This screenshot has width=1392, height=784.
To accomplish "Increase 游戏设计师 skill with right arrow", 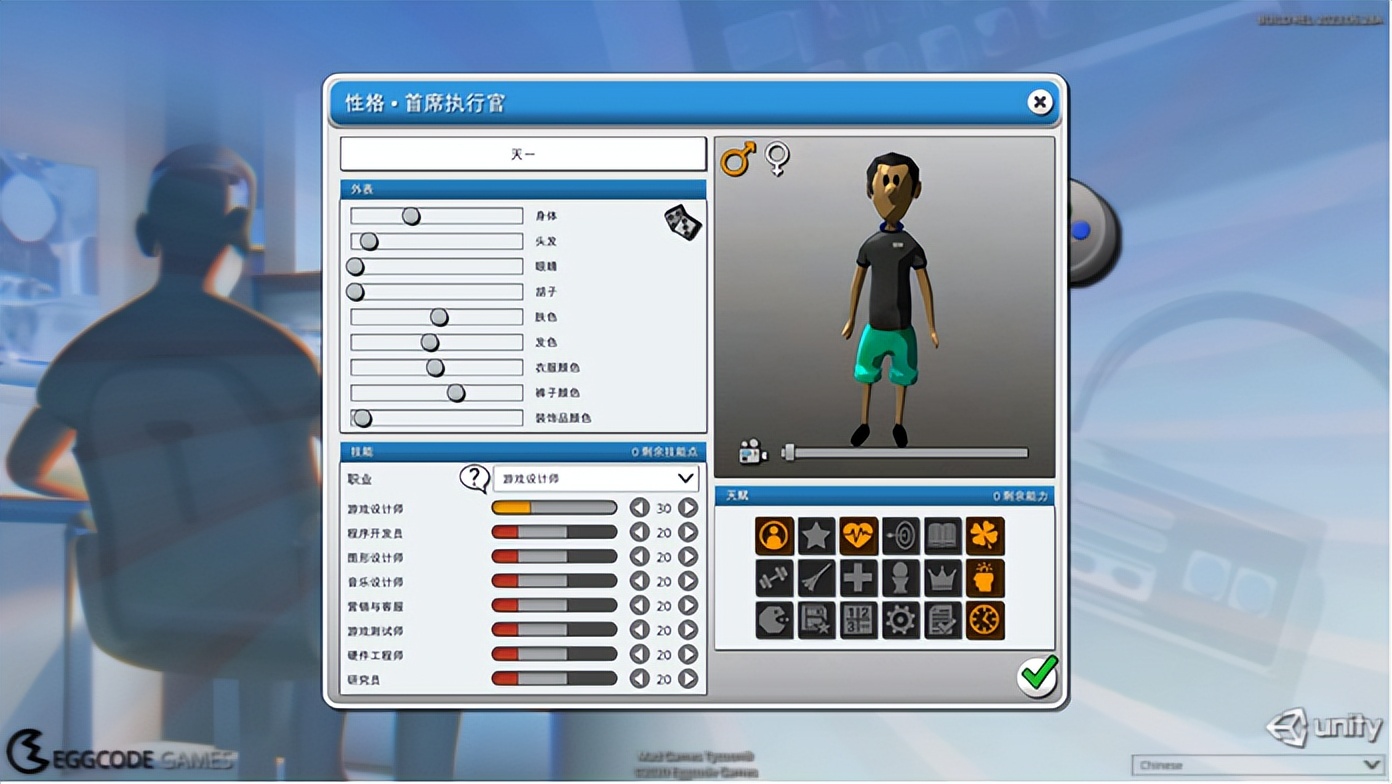I will tap(686, 507).
